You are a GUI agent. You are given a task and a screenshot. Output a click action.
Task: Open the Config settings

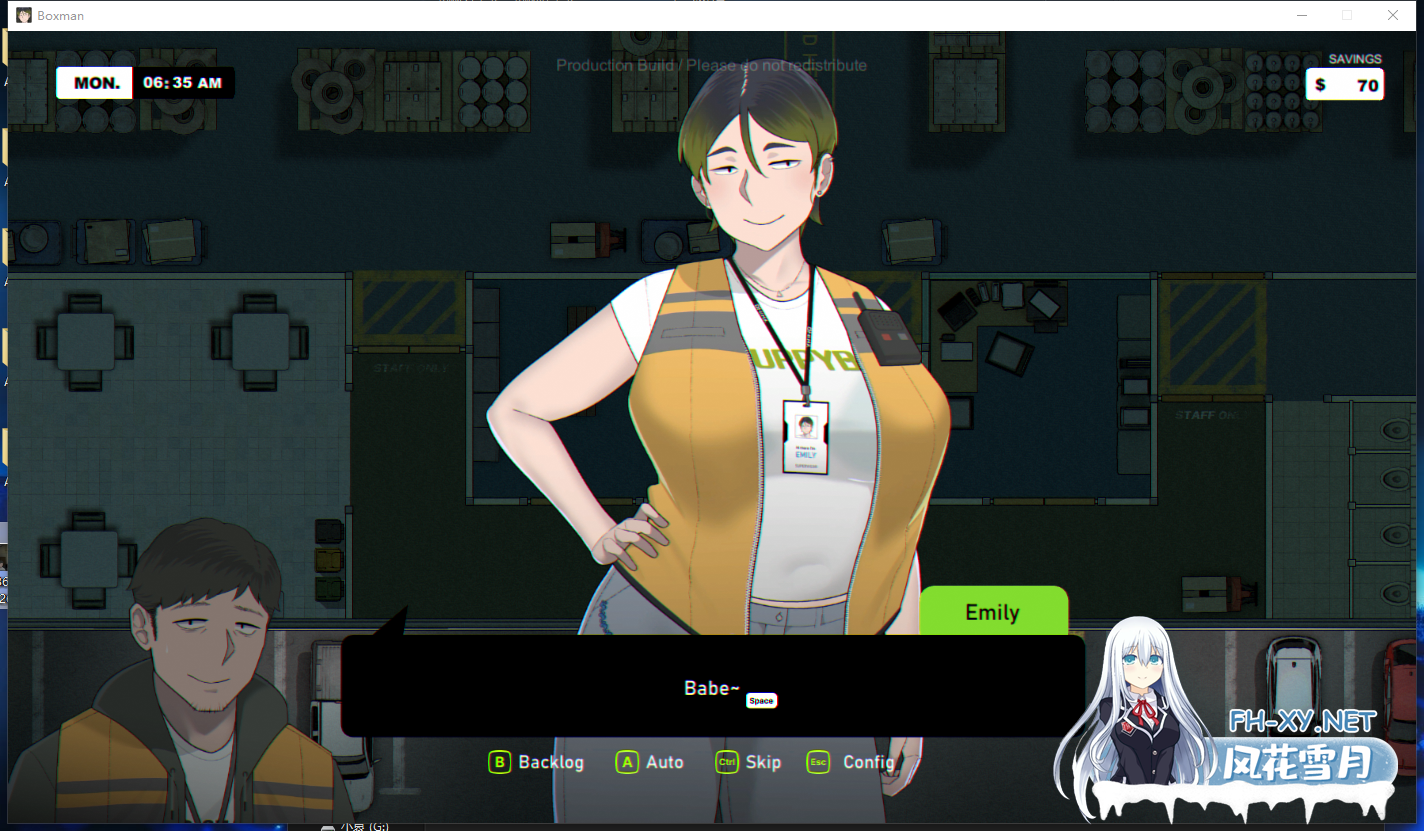(868, 762)
